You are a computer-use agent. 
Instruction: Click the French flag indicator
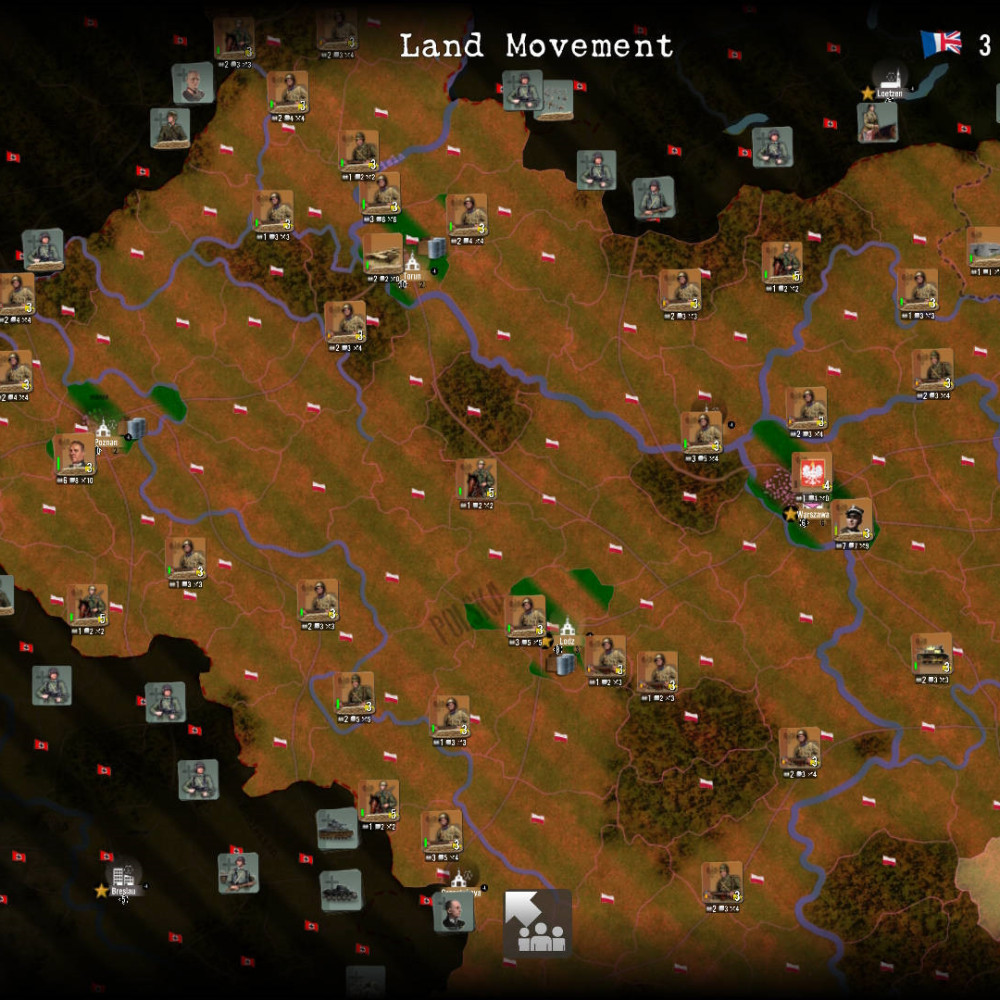tap(940, 43)
